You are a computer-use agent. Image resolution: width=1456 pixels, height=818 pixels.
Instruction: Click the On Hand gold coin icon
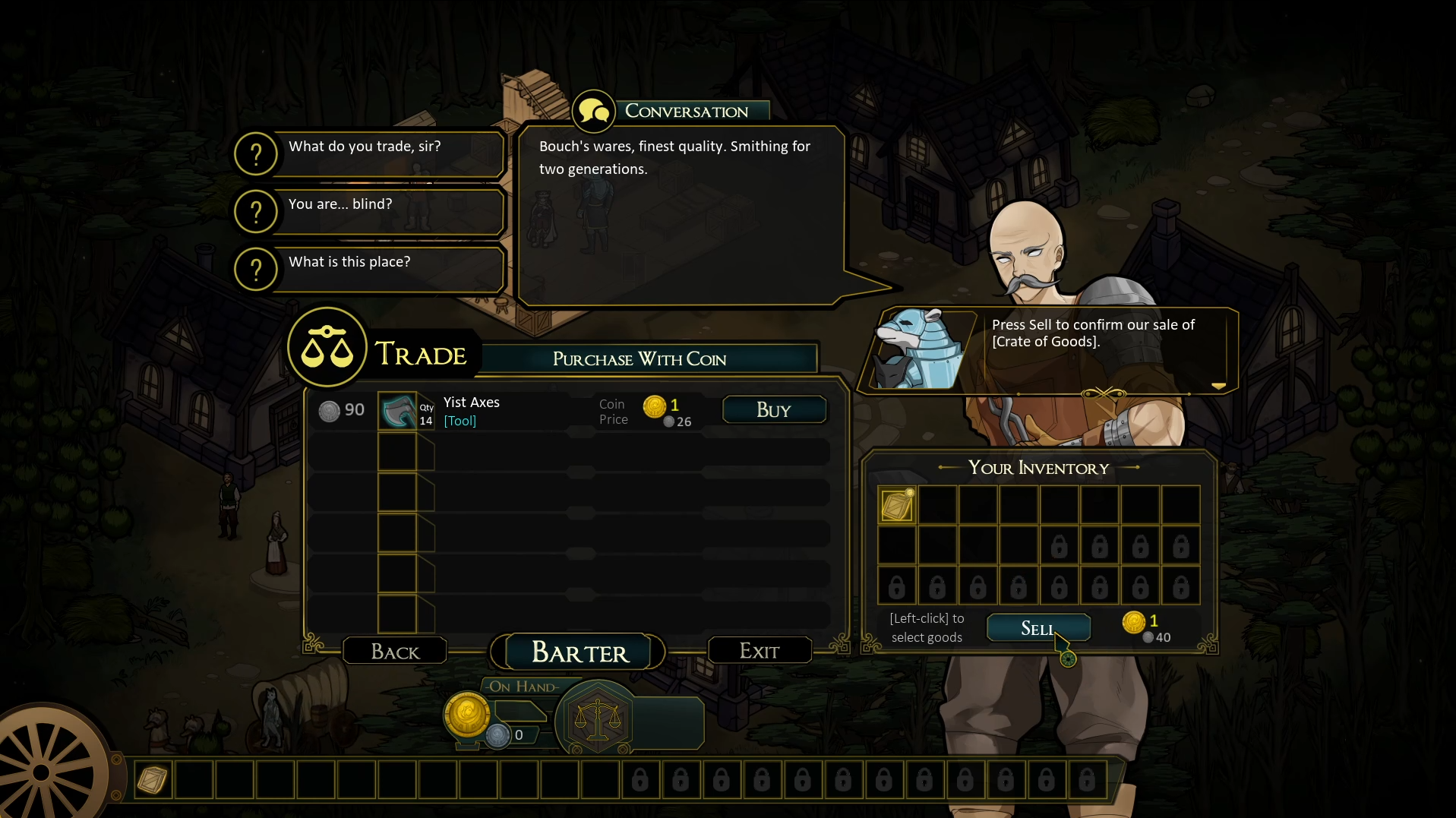click(466, 715)
